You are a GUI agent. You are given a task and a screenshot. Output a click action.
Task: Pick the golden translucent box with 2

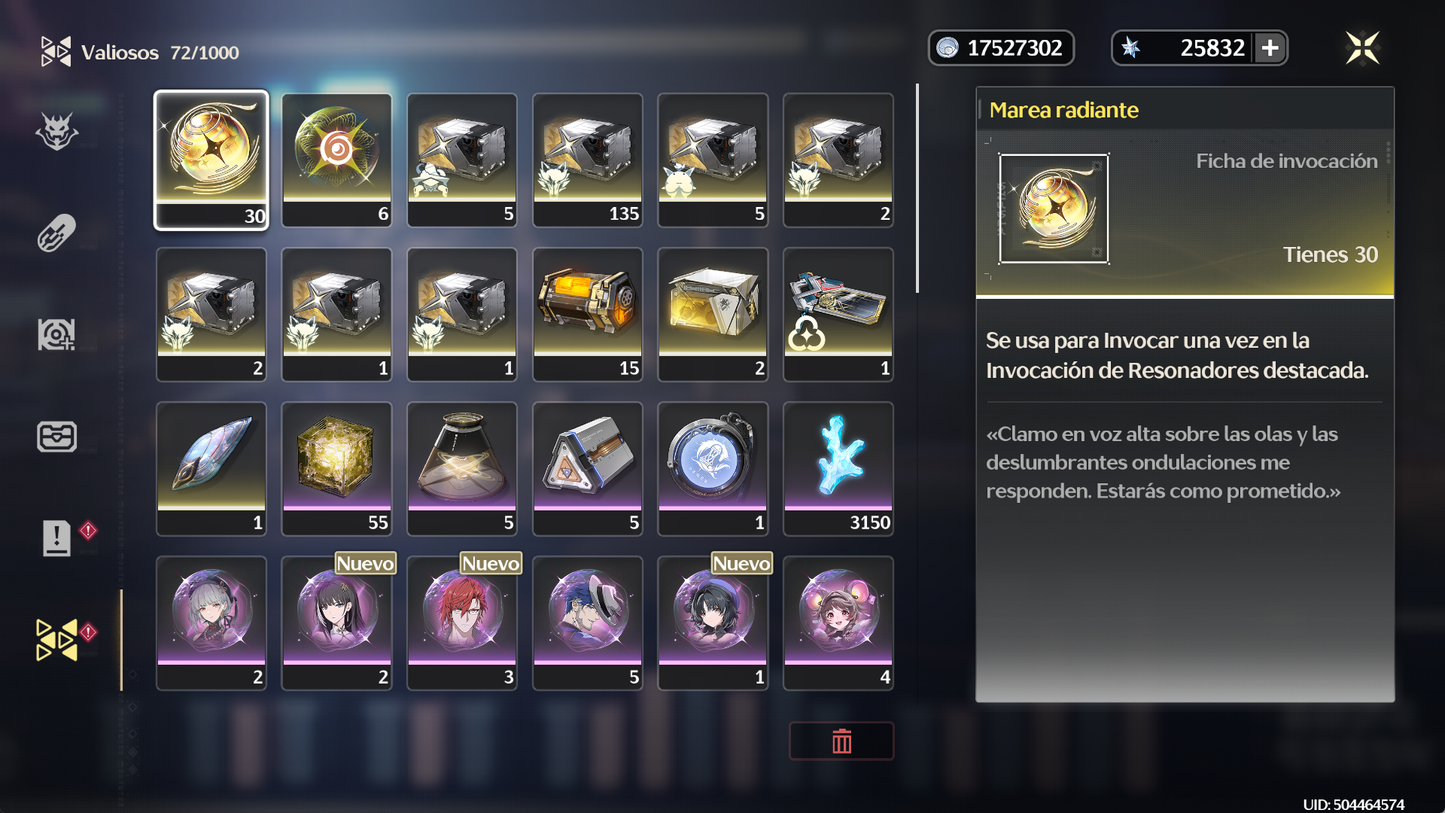tap(713, 314)
